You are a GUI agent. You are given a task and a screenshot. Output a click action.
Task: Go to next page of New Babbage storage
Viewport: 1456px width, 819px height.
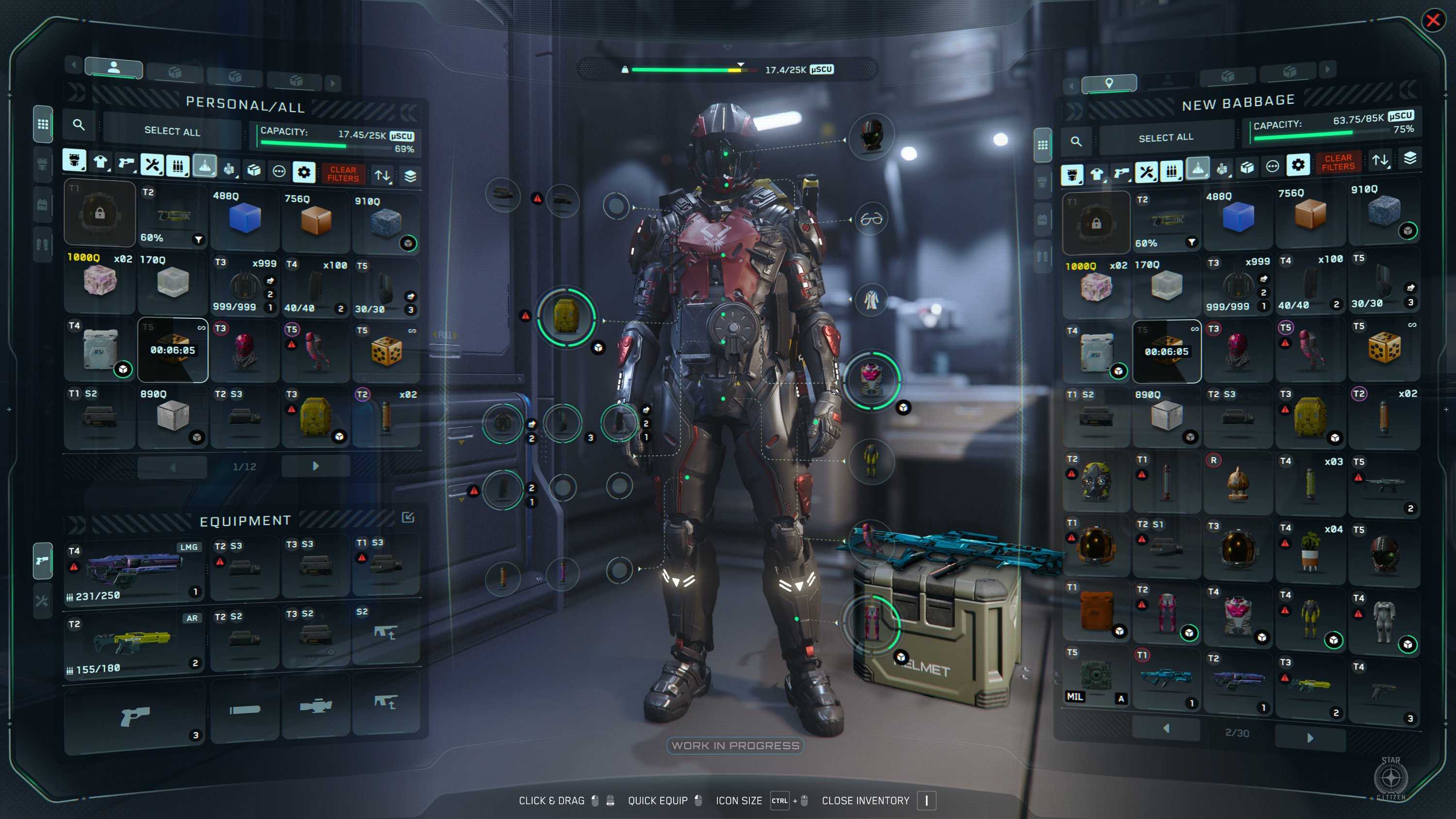point(1309,737)
